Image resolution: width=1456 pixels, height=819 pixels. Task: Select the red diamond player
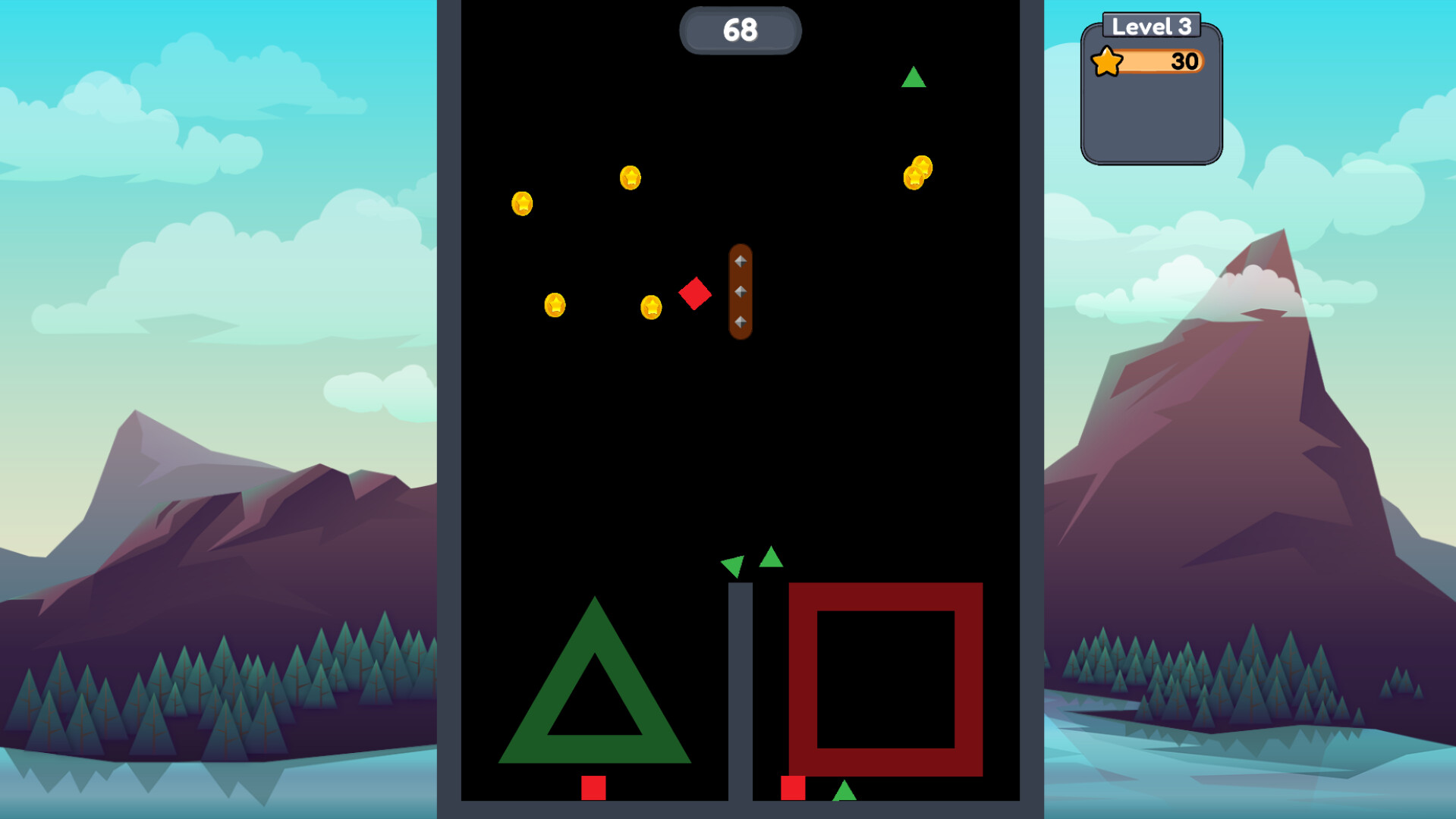coord(696,294)
